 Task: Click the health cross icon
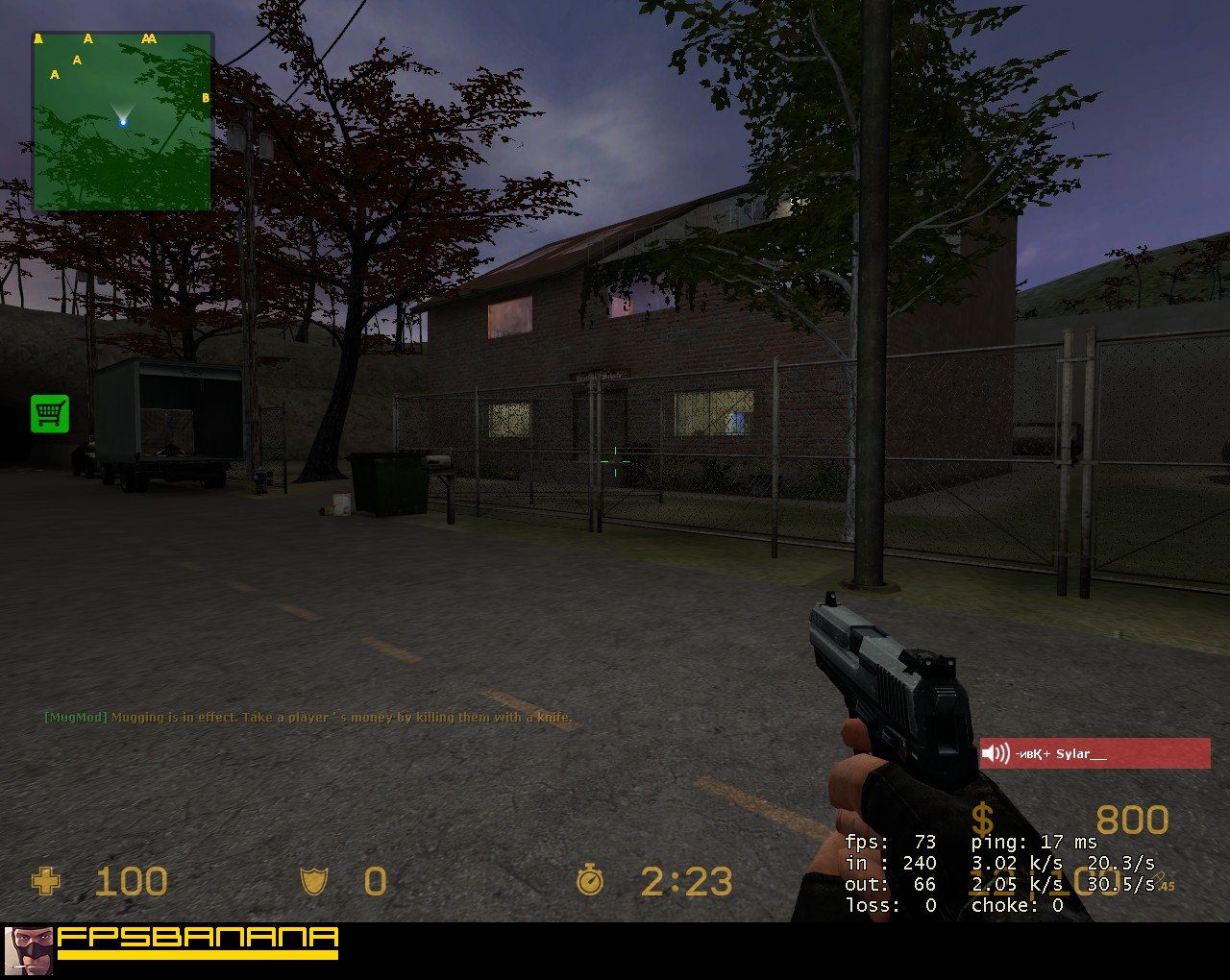pos(46,881)
